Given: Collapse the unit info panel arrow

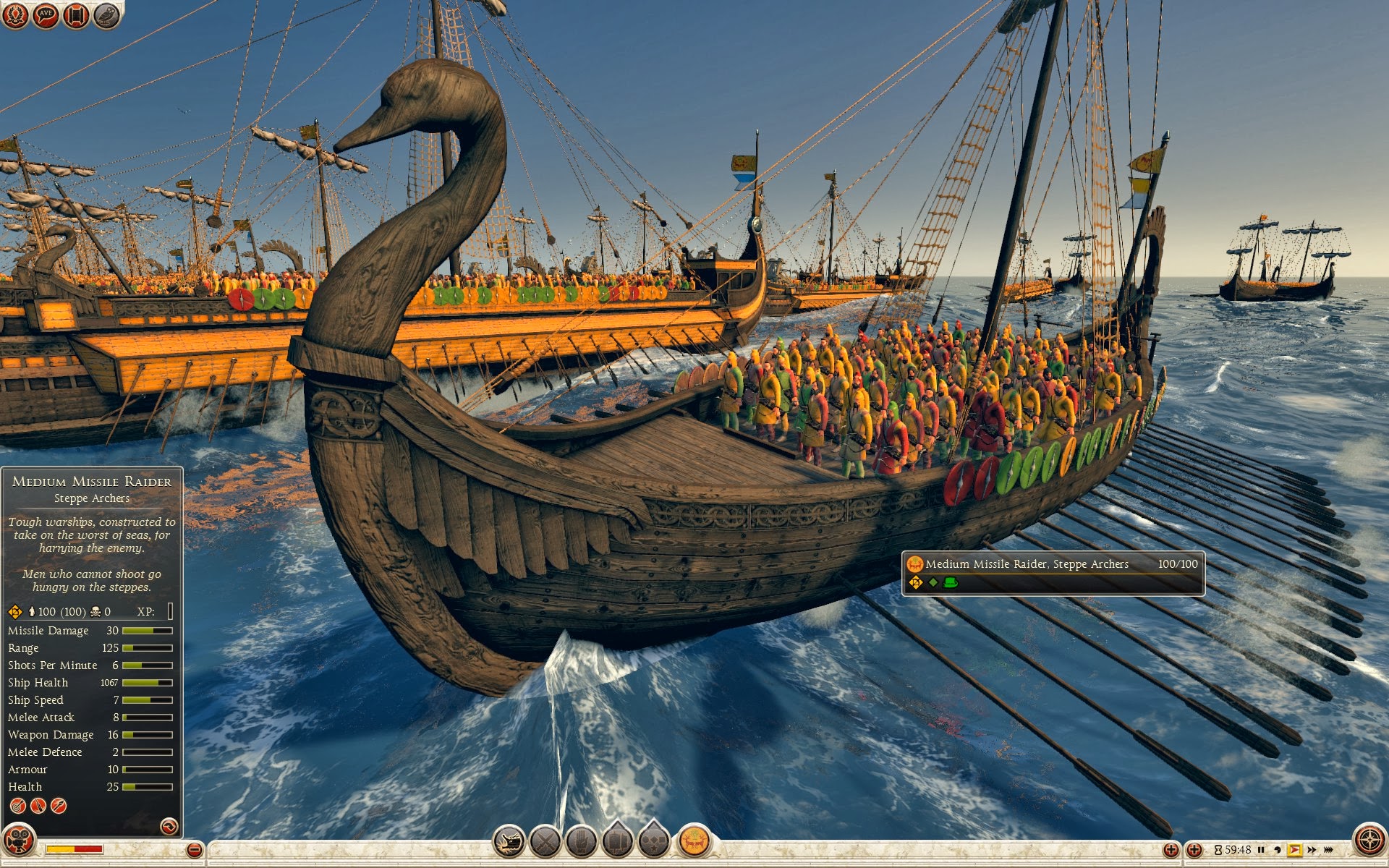Looking at the screenshot, I should click(x=169, y=826).
